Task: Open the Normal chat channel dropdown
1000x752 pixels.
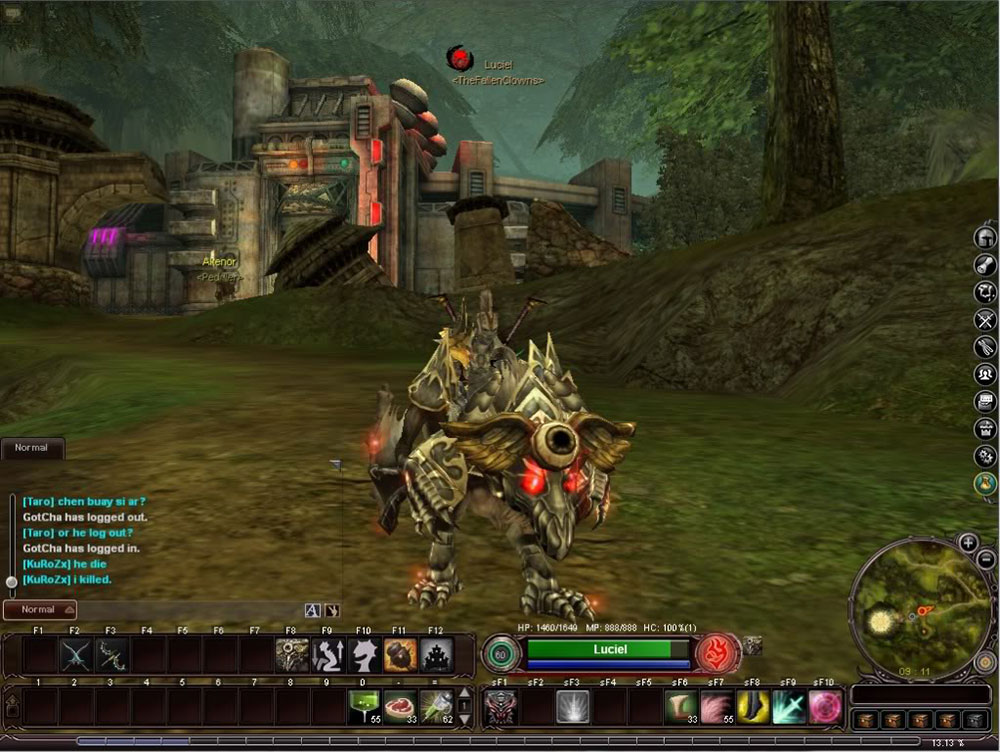Action: point(40,609)
